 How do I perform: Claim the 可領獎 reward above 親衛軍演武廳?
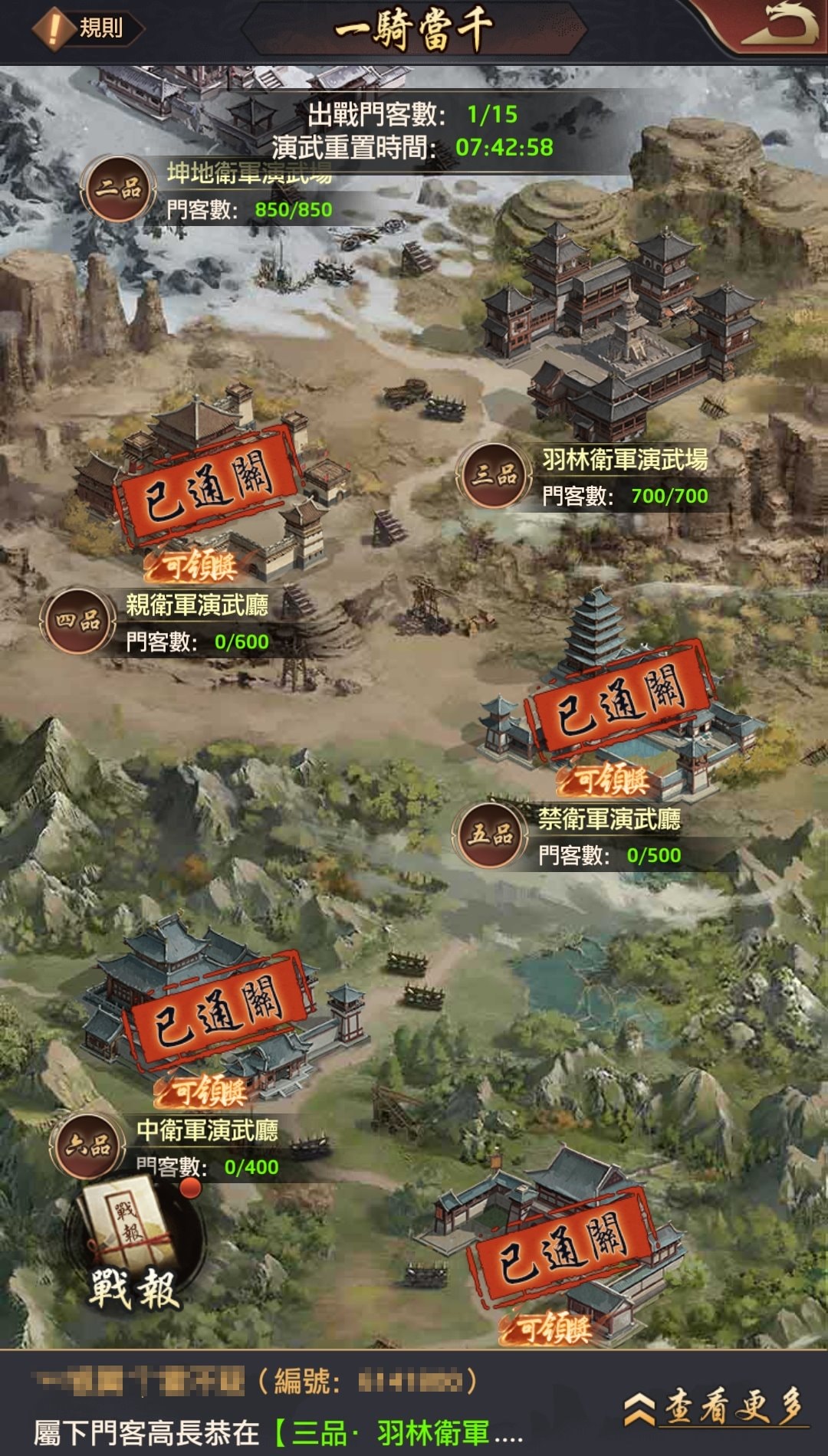click(195, 567)
